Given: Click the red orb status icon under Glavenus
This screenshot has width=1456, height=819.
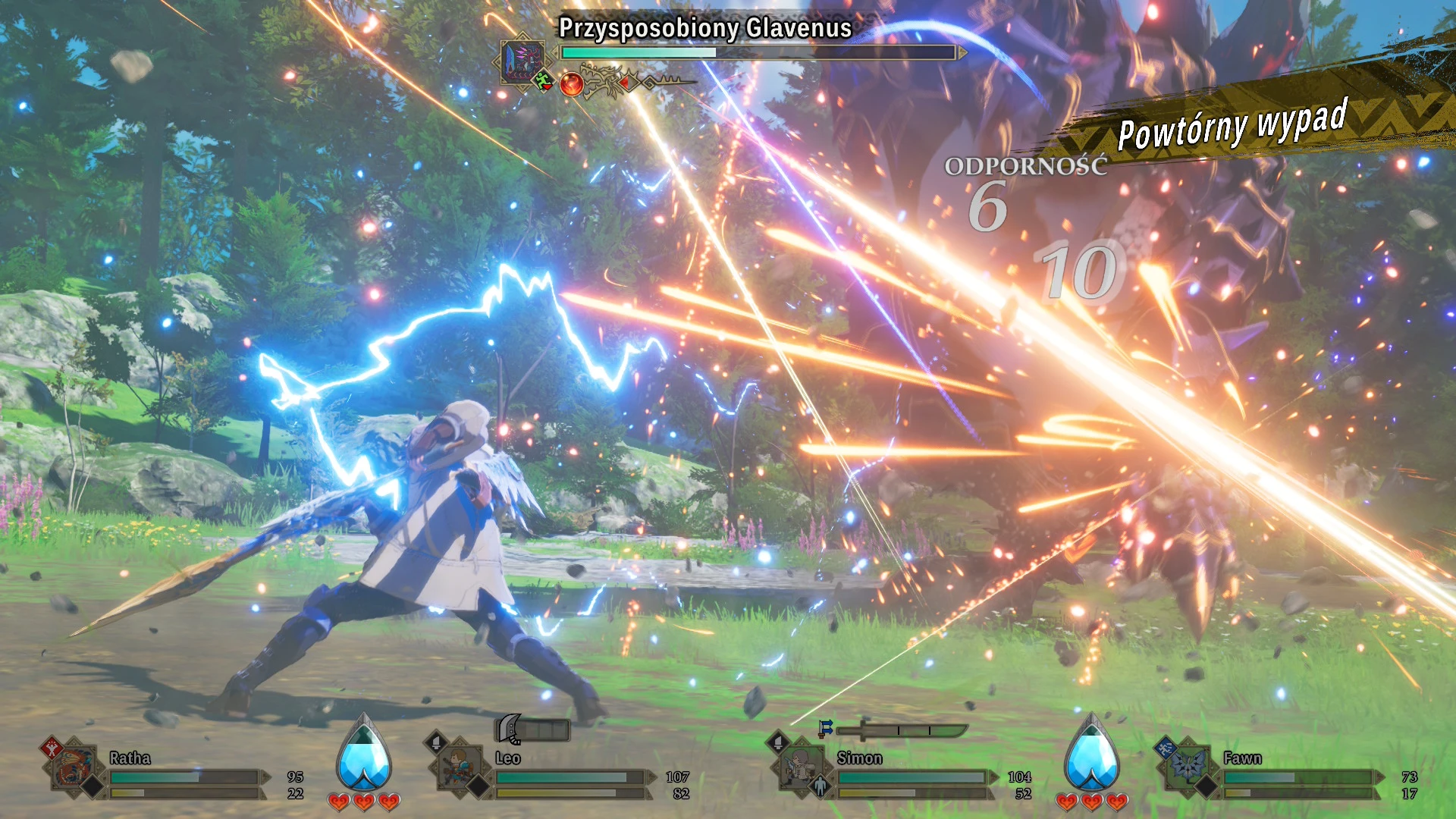Looking at the screenshot, I should click(x=572, y=84).
